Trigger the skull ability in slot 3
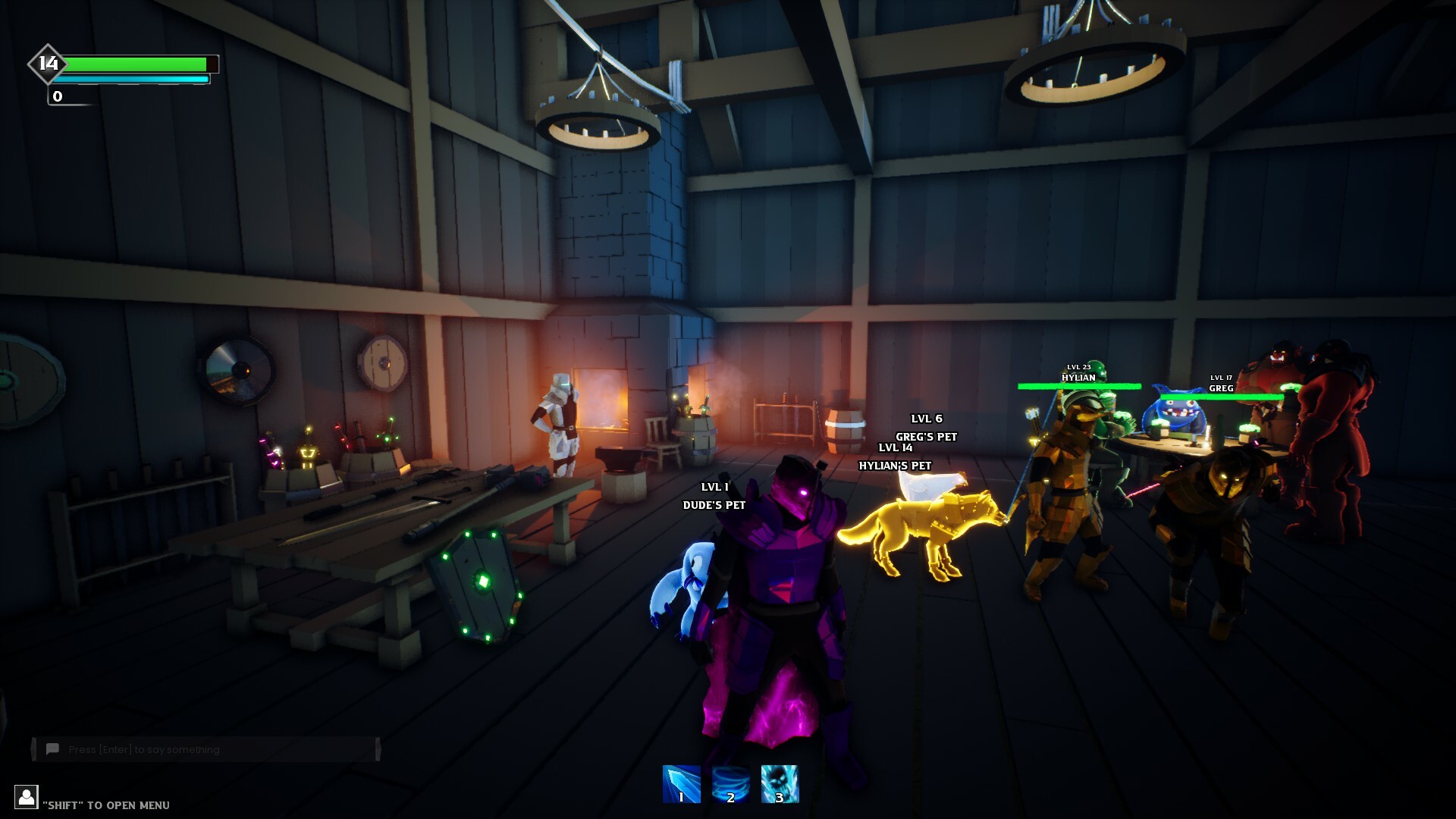Image resolution: width=1456 pixels, height=819 pixels. [x=779, y=785]
